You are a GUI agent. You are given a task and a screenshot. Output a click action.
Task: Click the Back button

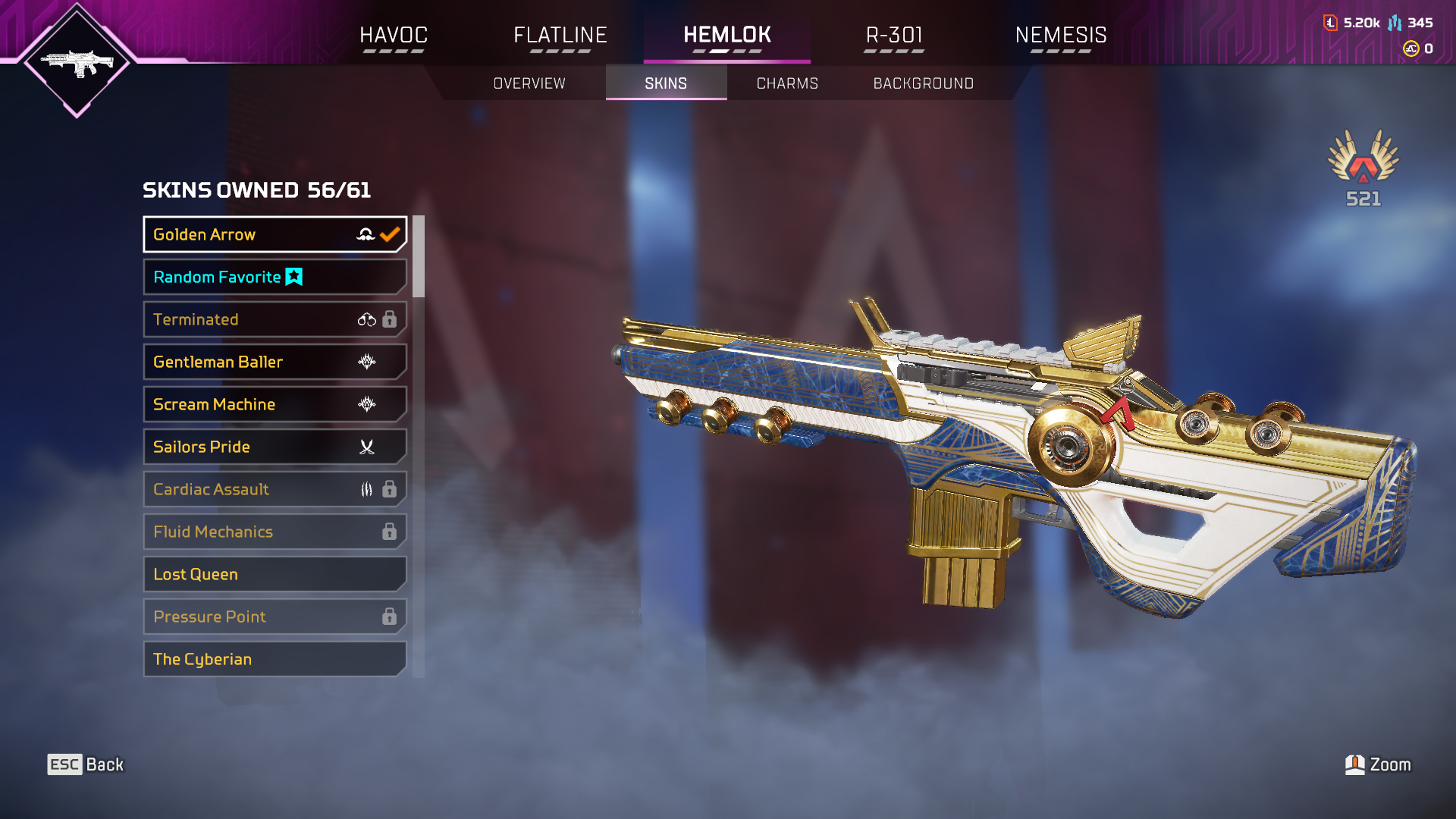86,764
